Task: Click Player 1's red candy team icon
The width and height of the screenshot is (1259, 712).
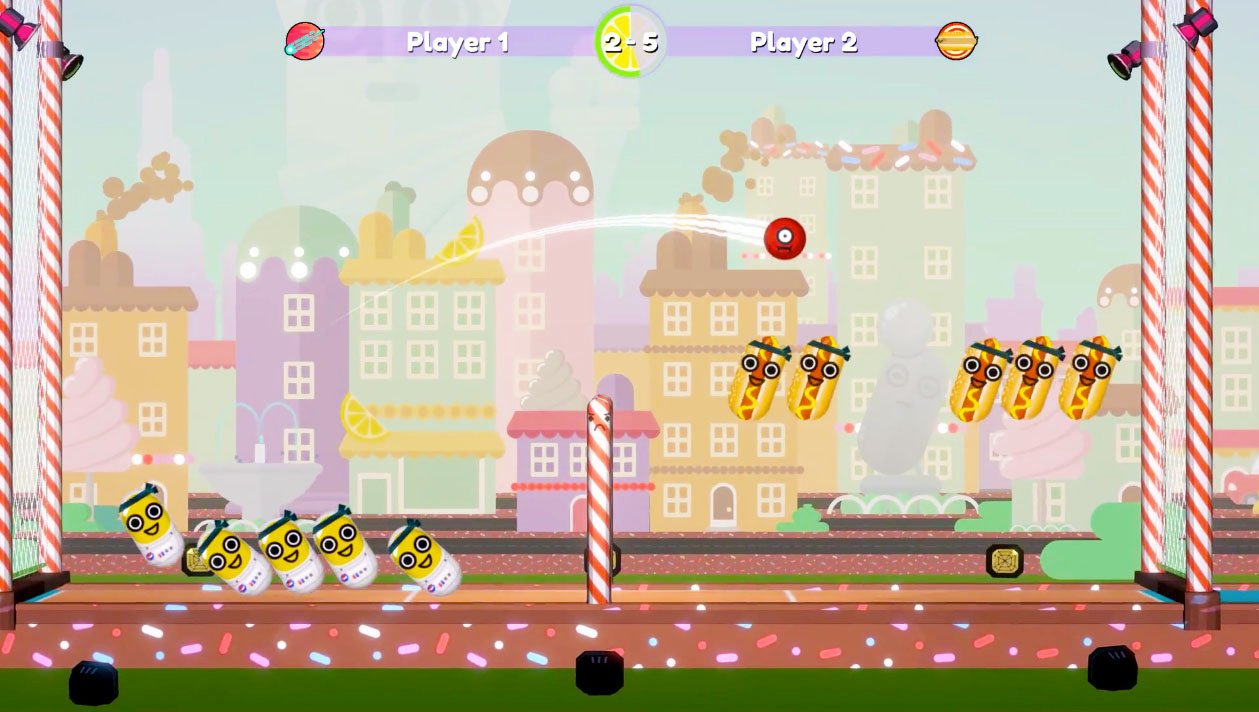Action: coord(304,41)
